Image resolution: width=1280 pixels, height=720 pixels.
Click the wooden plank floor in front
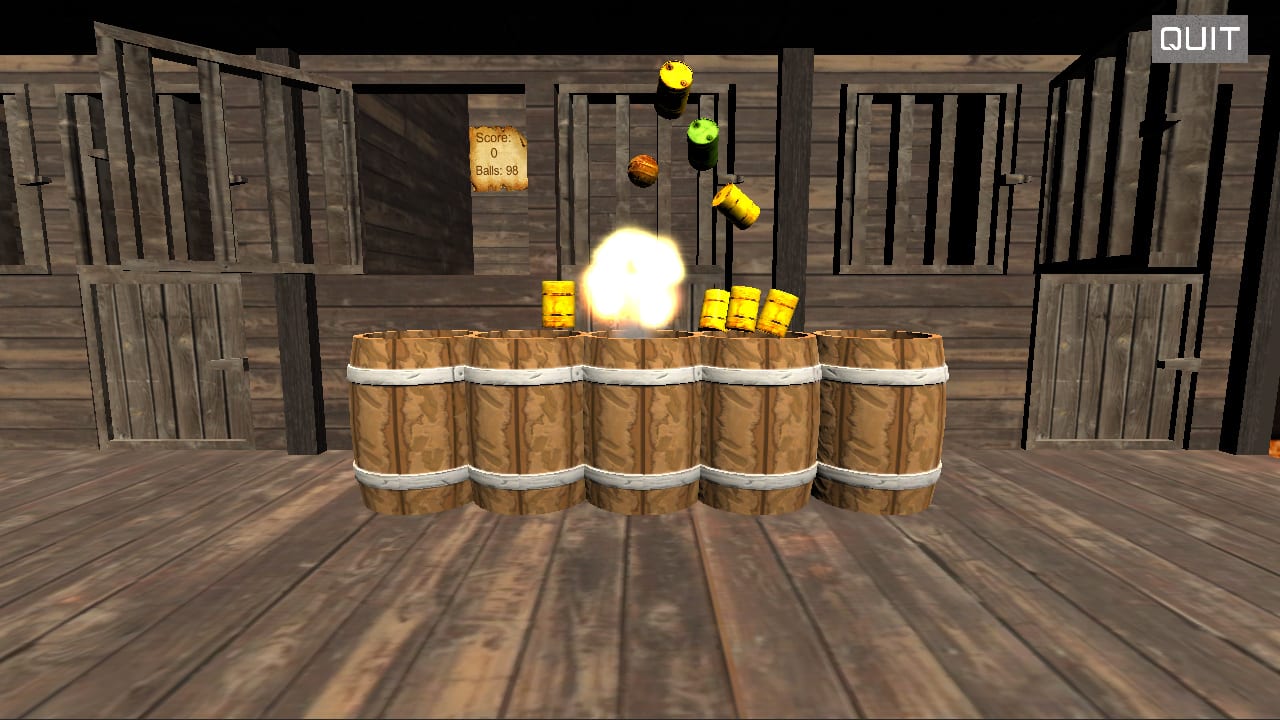640,620
